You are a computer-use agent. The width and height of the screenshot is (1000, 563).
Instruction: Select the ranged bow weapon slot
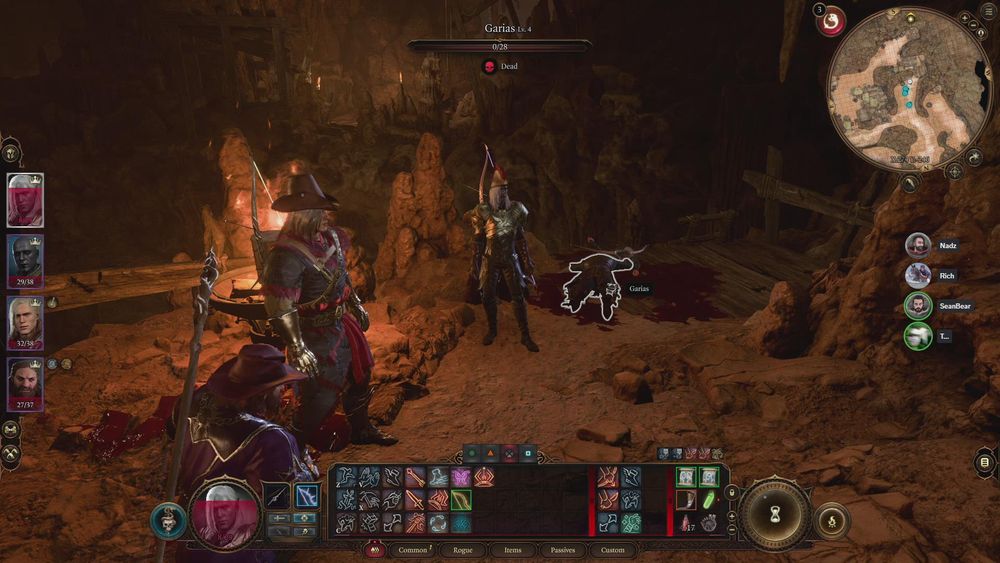coord(306,495)
